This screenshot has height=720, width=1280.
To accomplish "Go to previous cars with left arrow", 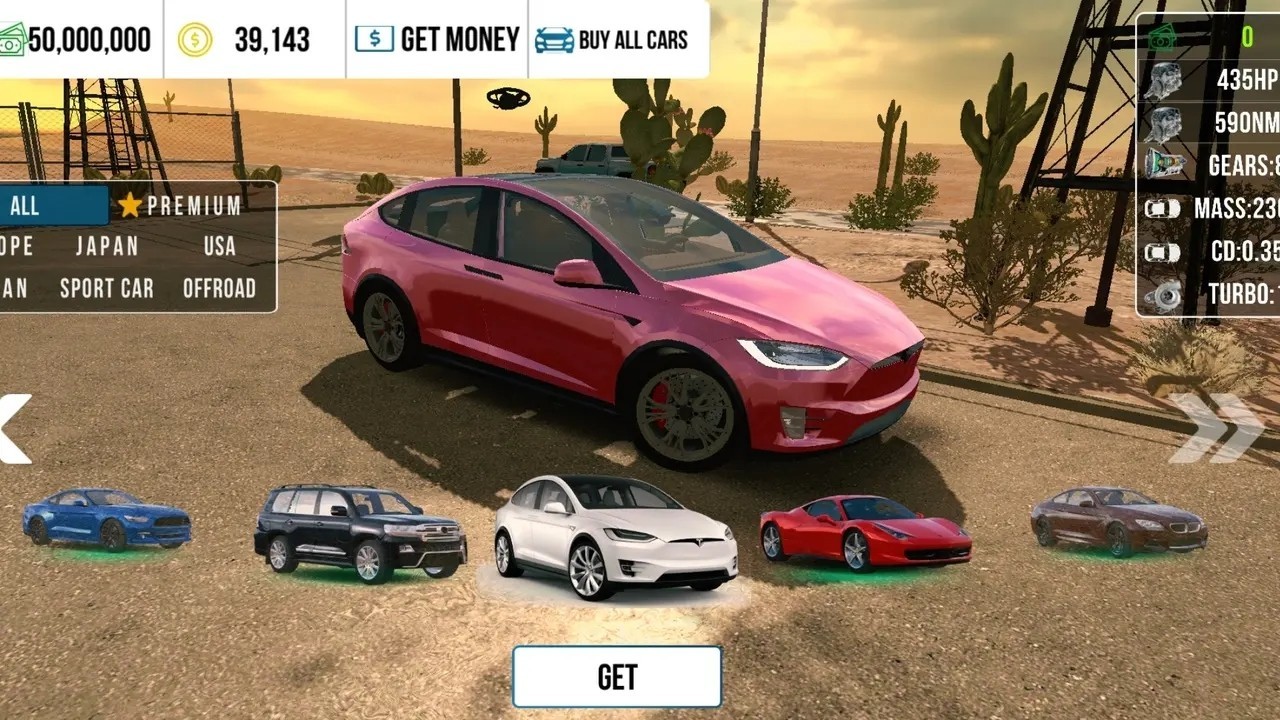I will point(14,429).
